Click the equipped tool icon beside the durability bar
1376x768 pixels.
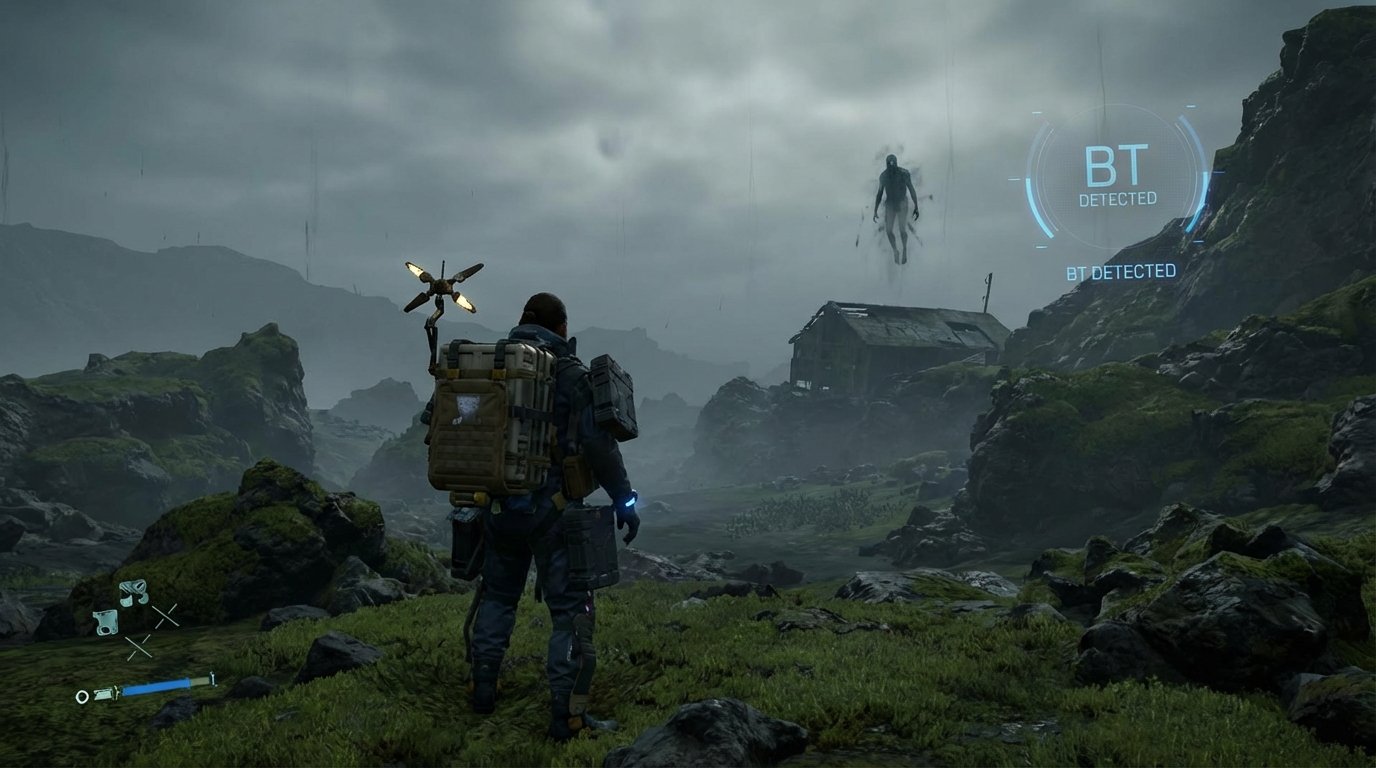(x=104, y=695)
